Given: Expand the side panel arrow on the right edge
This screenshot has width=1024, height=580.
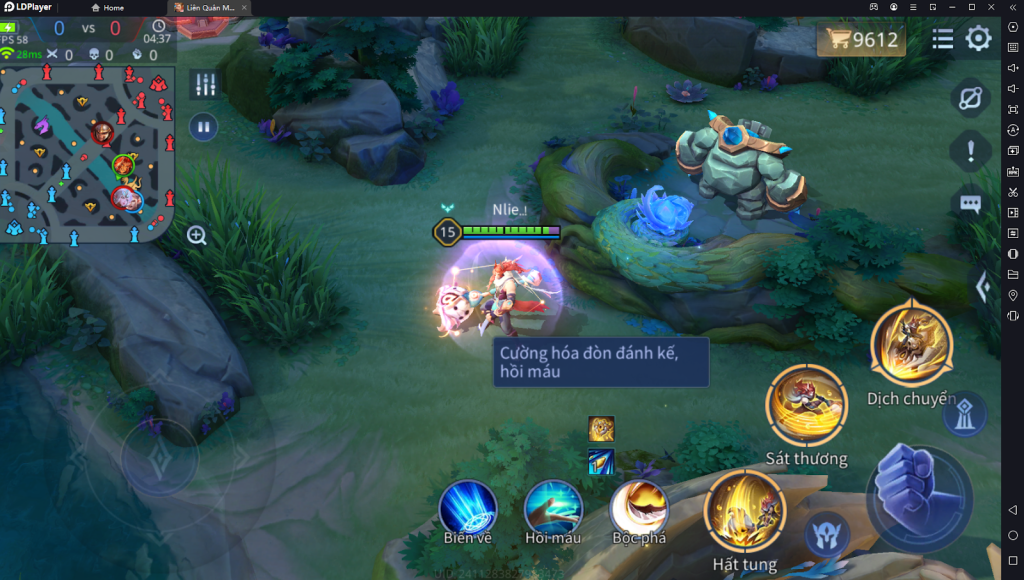Looking at the screenshot, I should (983, 288).
